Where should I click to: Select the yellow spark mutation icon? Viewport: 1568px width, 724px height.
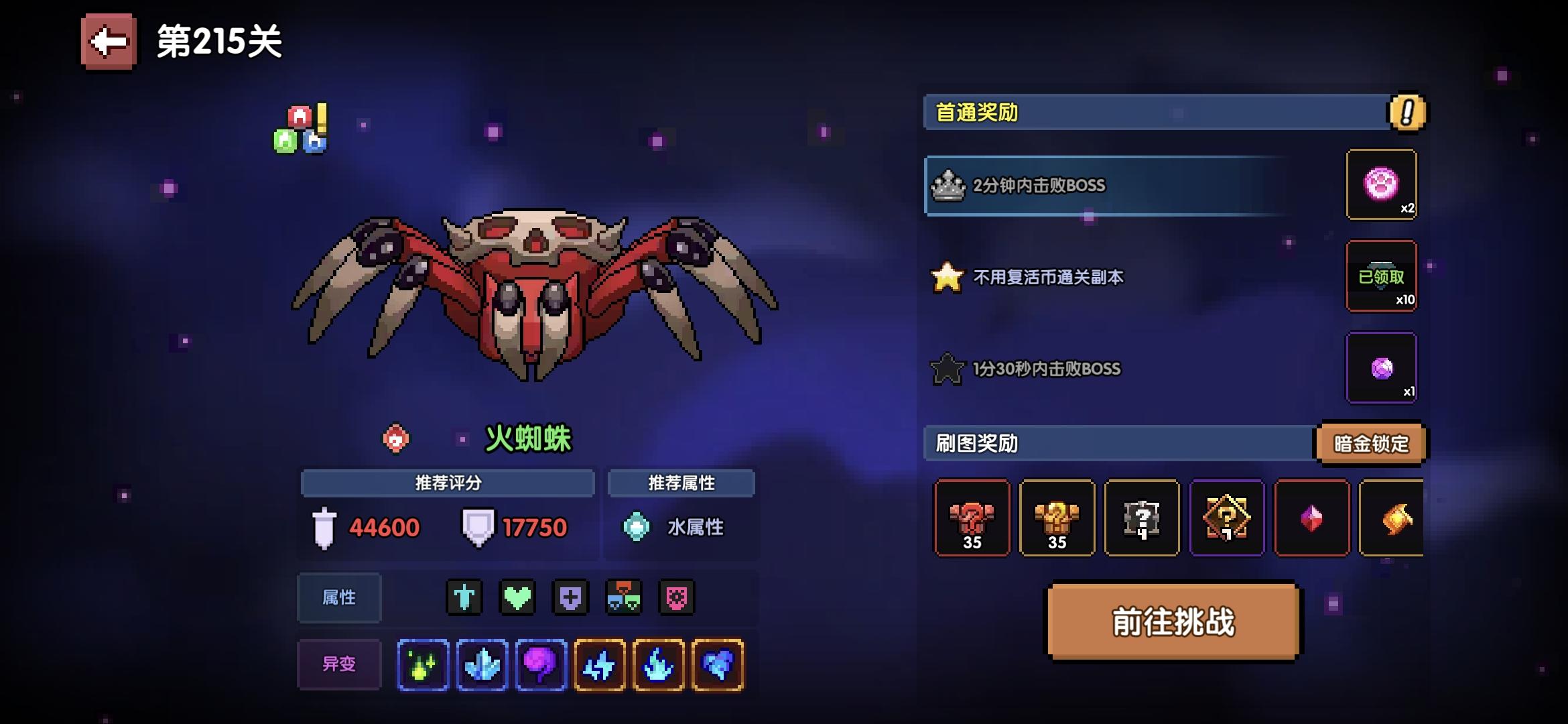(x=422, y=664)
